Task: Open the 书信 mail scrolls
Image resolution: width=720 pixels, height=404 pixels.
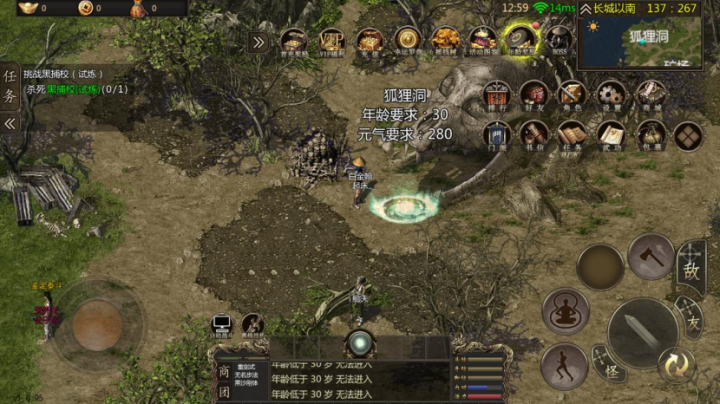Action: coord(534,135)
